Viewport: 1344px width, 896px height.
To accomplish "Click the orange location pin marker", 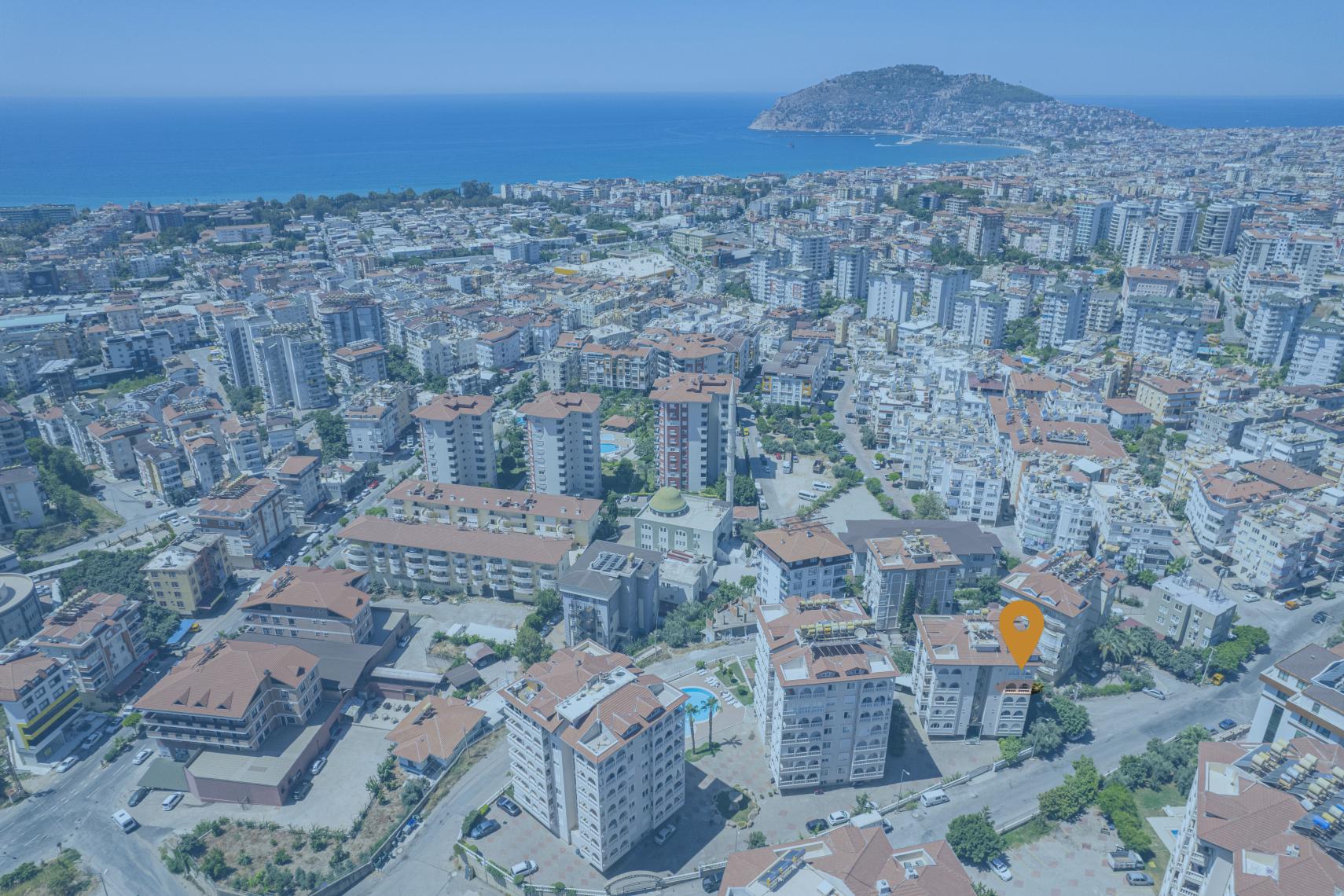I will click(x=1021, y=630).
